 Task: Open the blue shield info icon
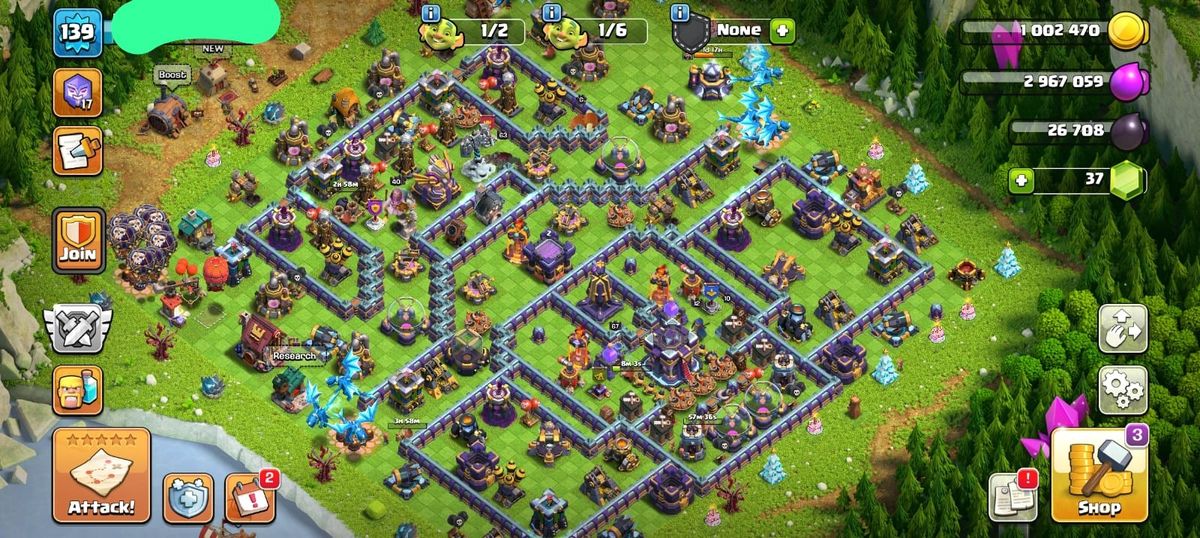tap(188, 497)
